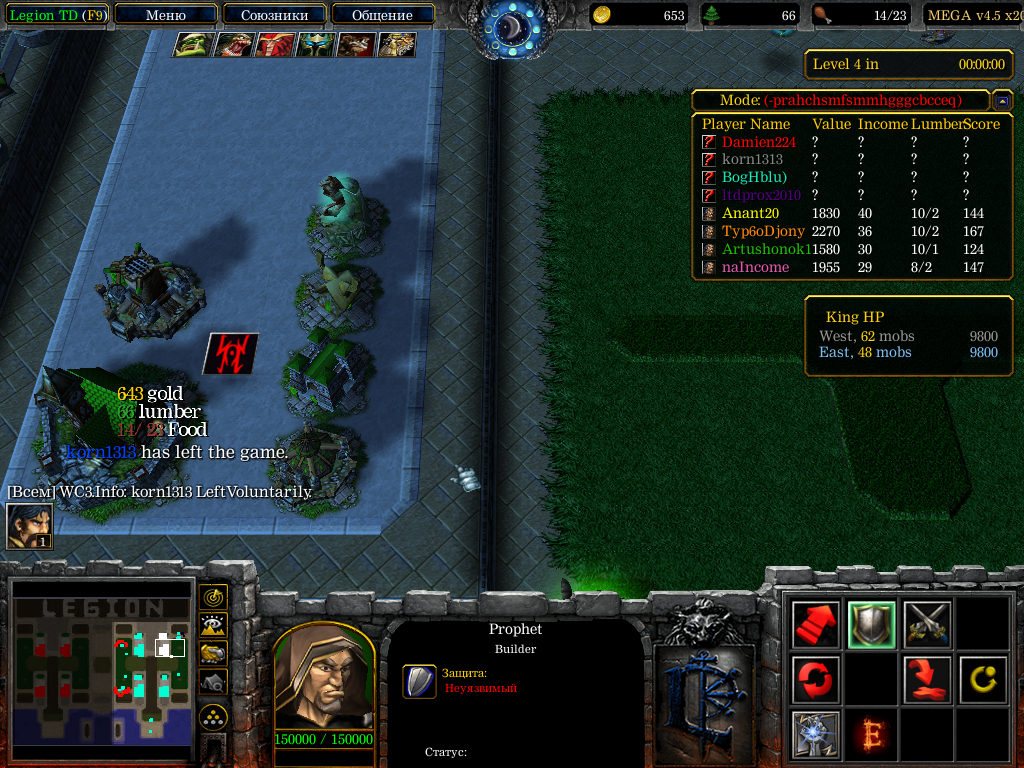Viewport: 1024px width, 768px height.
Task: Toggle minimap ally color mode
Action: (x=213, y=653)
